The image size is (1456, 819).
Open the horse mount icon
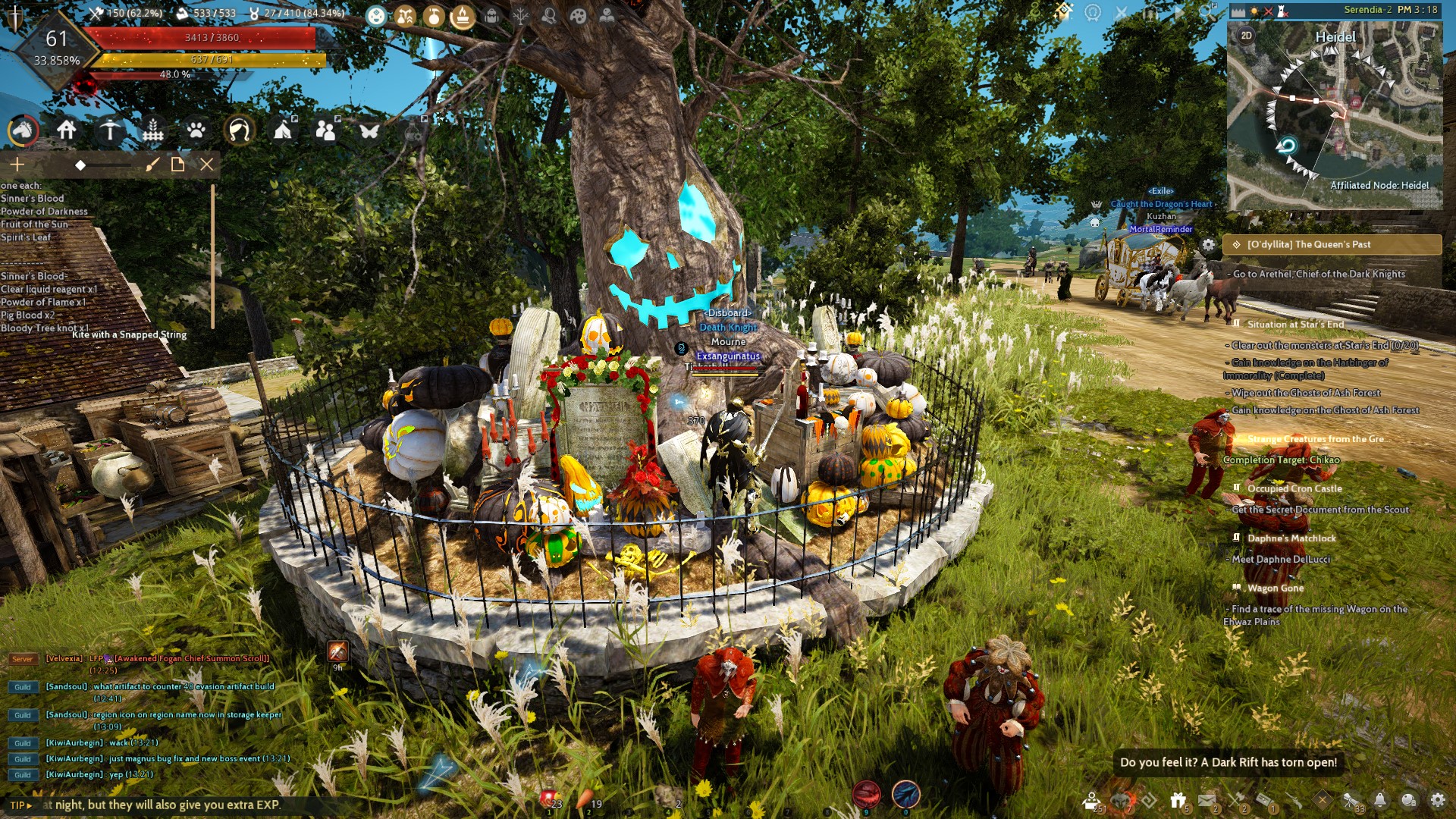pyautogui.click(x=23, y=131)
